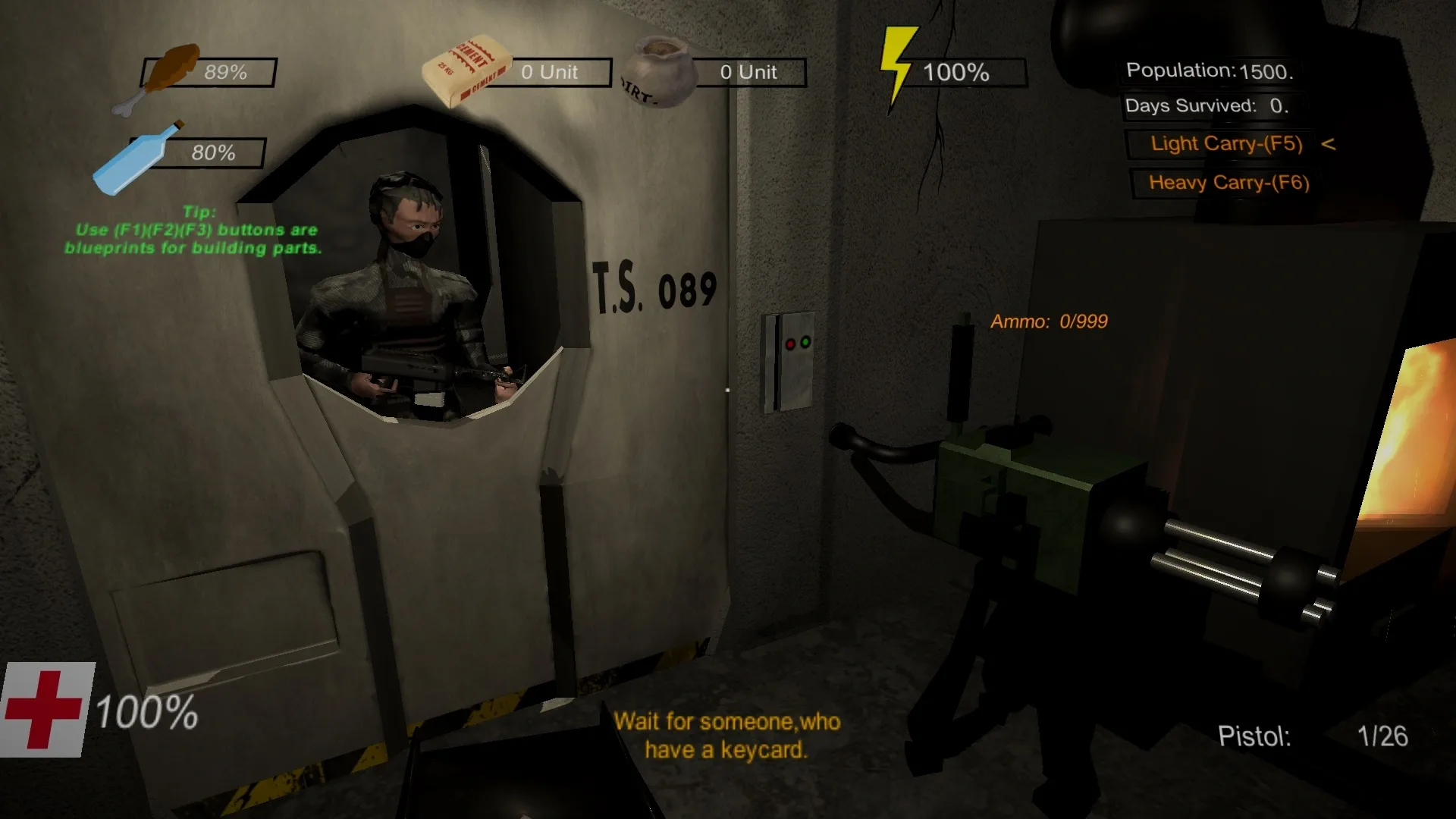Click the Ammo: 0/999 label

1049,322
